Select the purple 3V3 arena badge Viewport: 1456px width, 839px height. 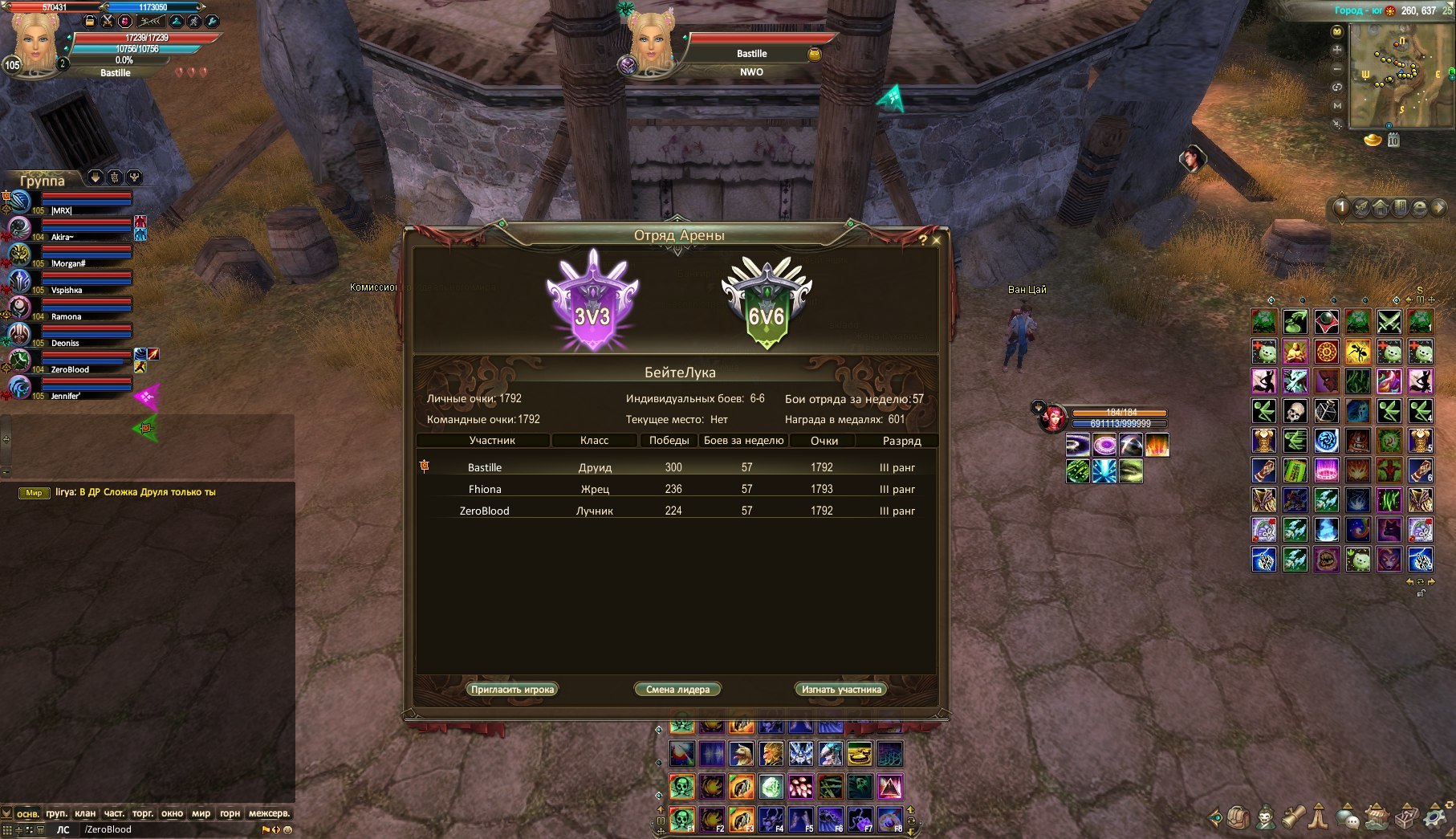pyautogui.click(x=592, y=301)
